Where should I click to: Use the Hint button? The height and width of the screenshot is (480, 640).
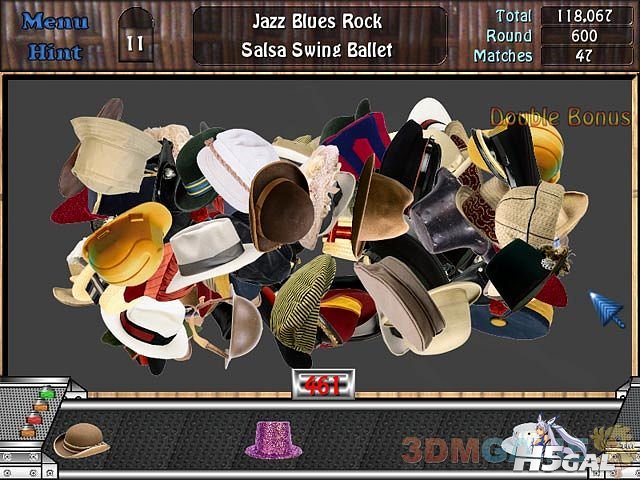55,52
